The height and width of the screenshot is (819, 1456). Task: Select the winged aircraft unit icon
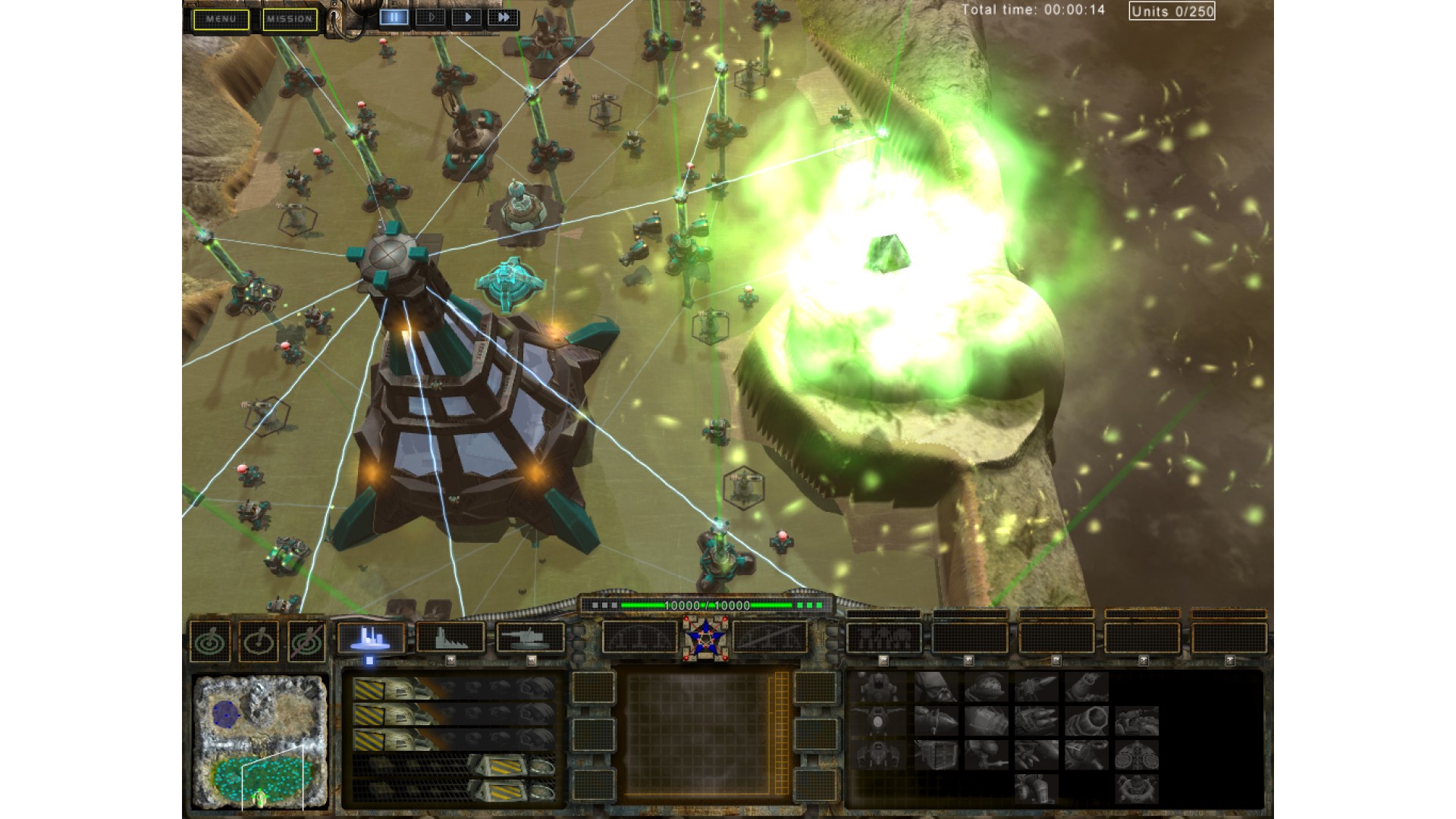[x=880, y=720]
